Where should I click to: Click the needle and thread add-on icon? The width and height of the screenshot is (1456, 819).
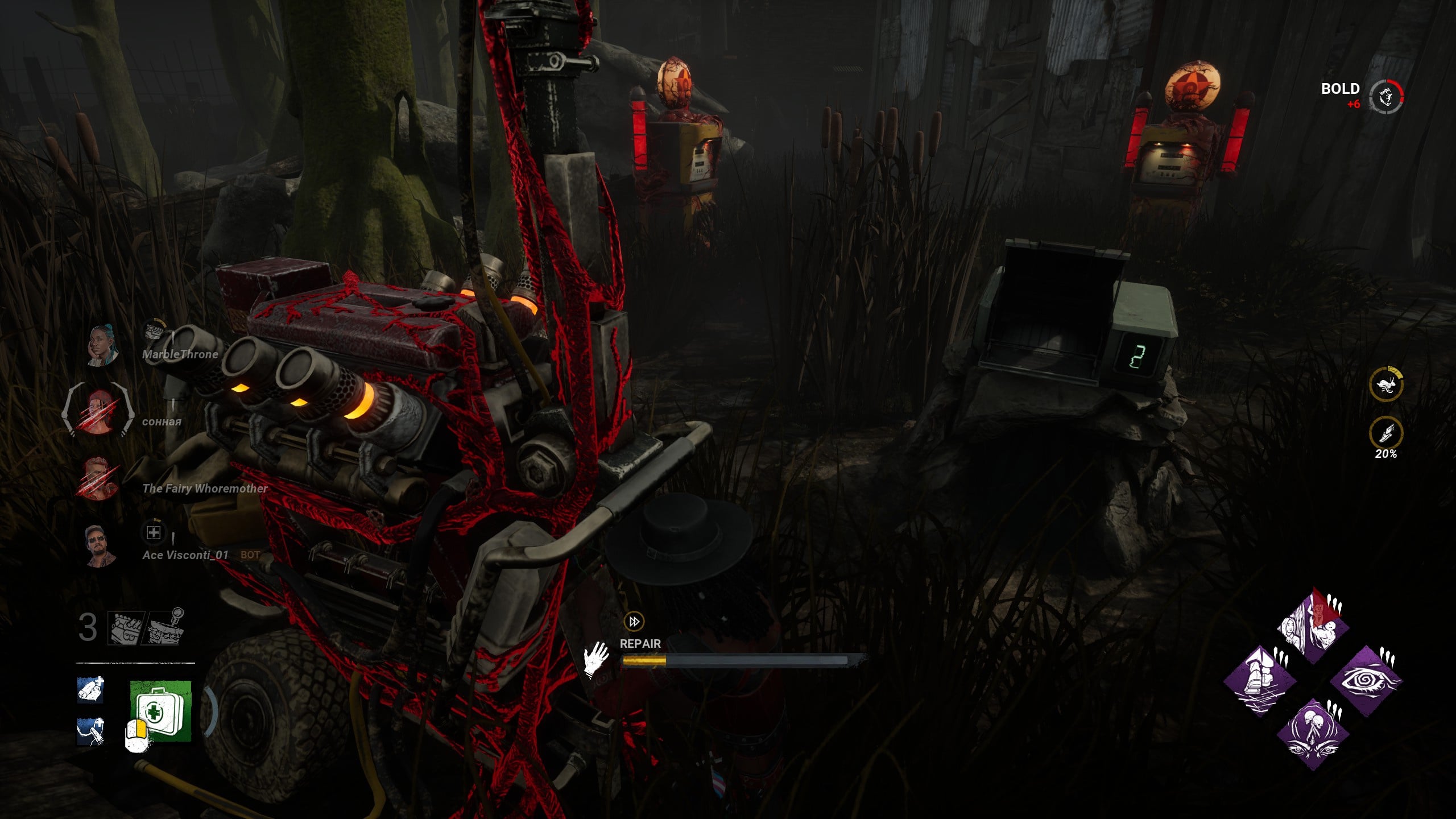[90, 731]
